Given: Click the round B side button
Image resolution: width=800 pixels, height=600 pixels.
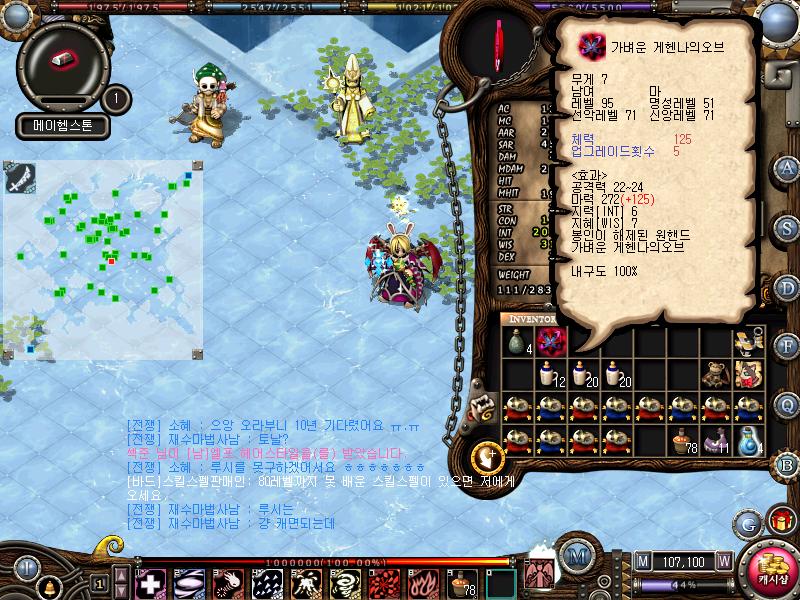Looking at the screenshot, I should pyautogui.click(x=787, y=464).
